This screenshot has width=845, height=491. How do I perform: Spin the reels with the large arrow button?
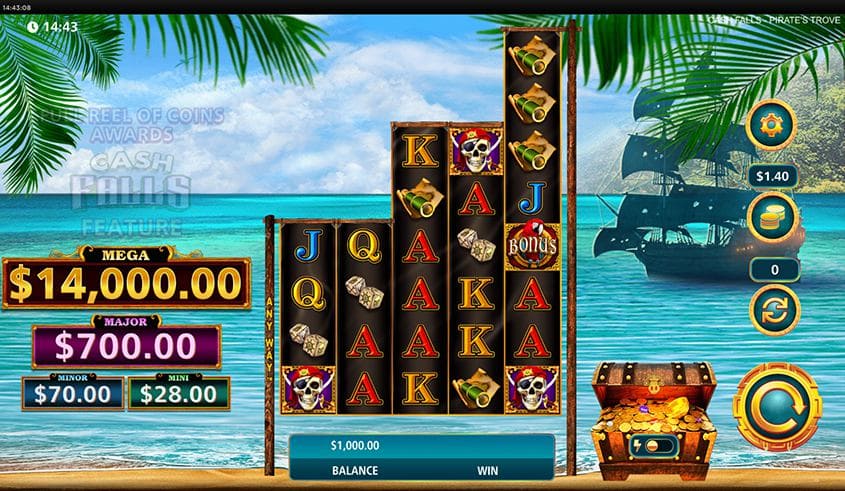pyautogui.click(x=777, y=407)
